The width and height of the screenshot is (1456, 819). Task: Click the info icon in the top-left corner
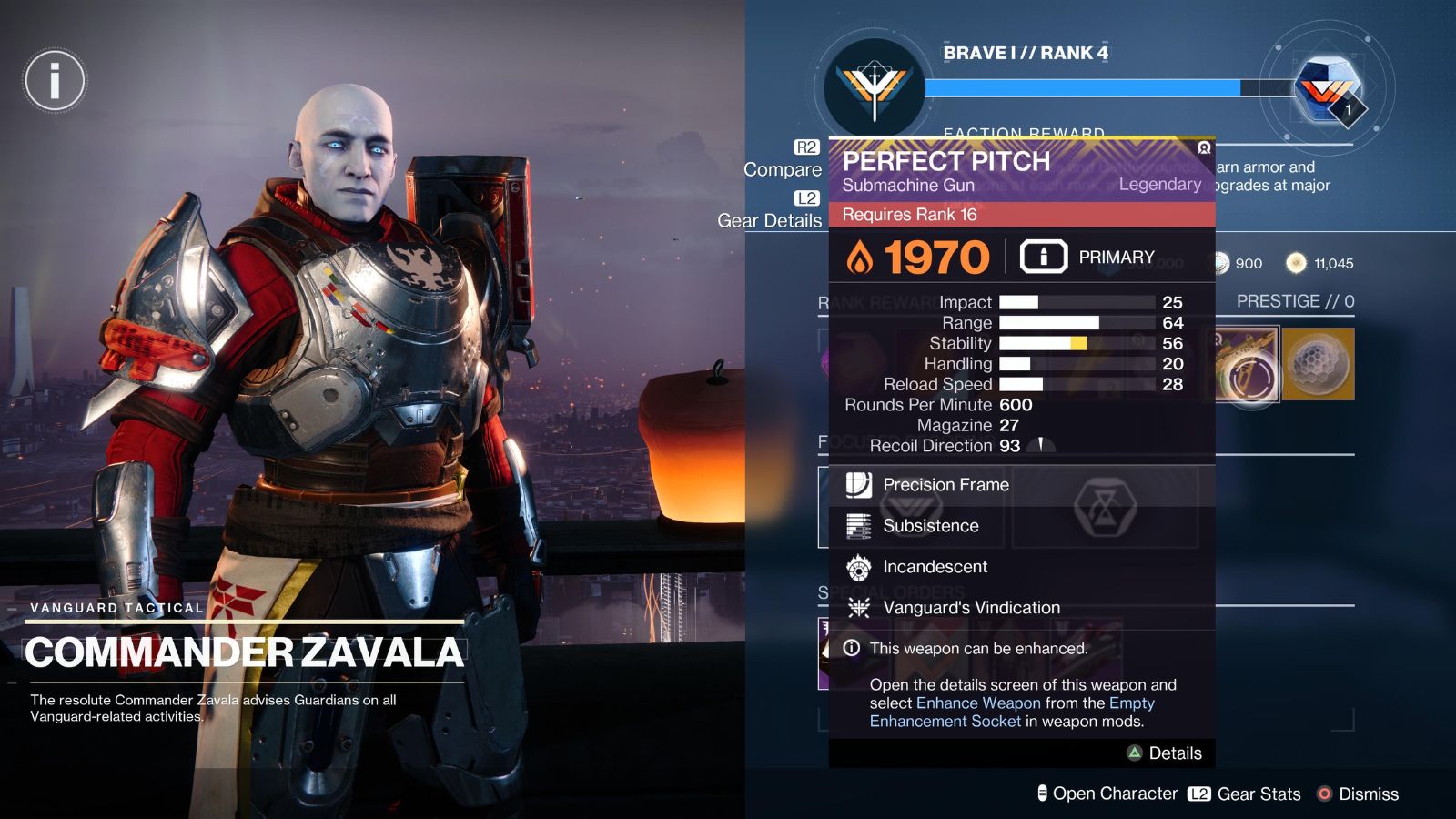click(x=55, y=80)
